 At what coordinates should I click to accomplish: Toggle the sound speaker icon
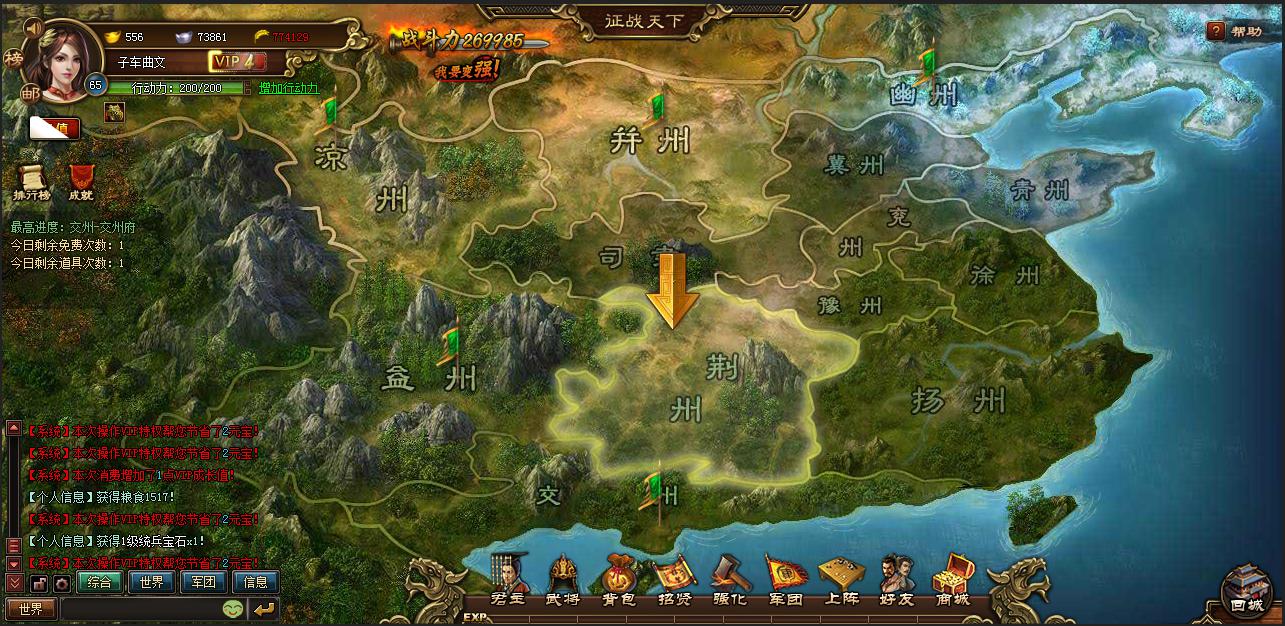(x=32, y=27)
